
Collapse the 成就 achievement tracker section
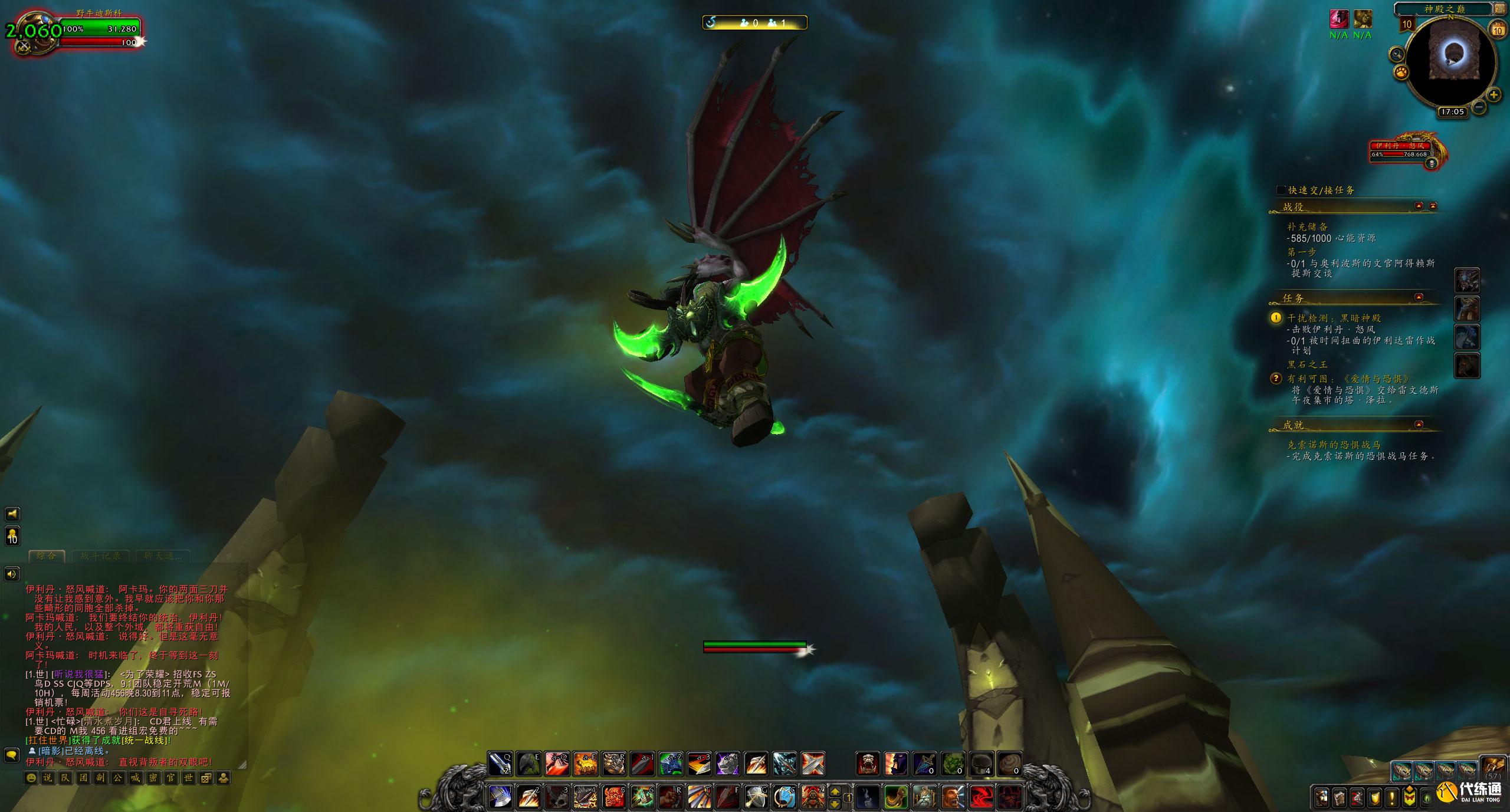coord(1419,425)
